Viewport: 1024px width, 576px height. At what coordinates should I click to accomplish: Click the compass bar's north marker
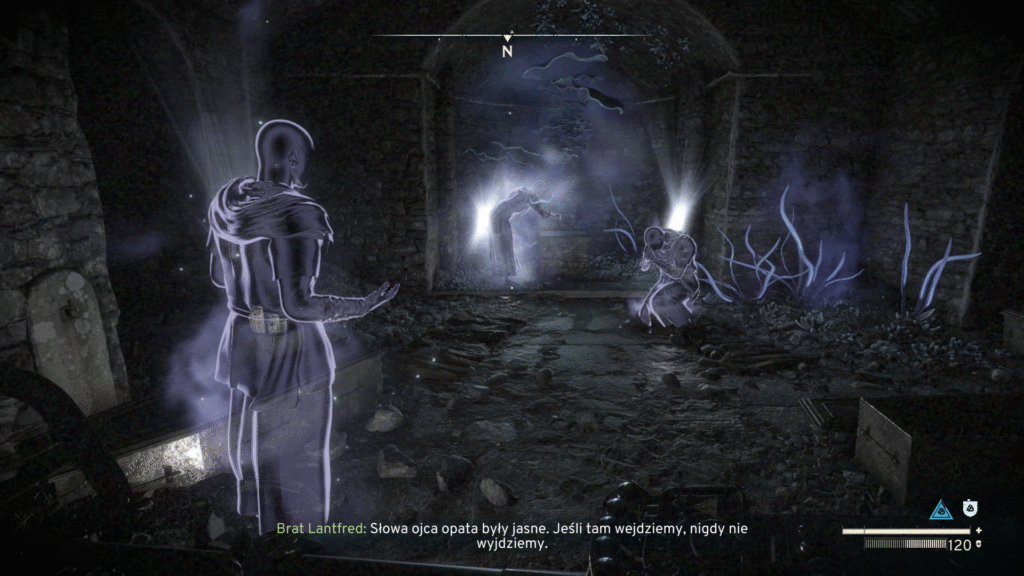[x=507, y=49]
